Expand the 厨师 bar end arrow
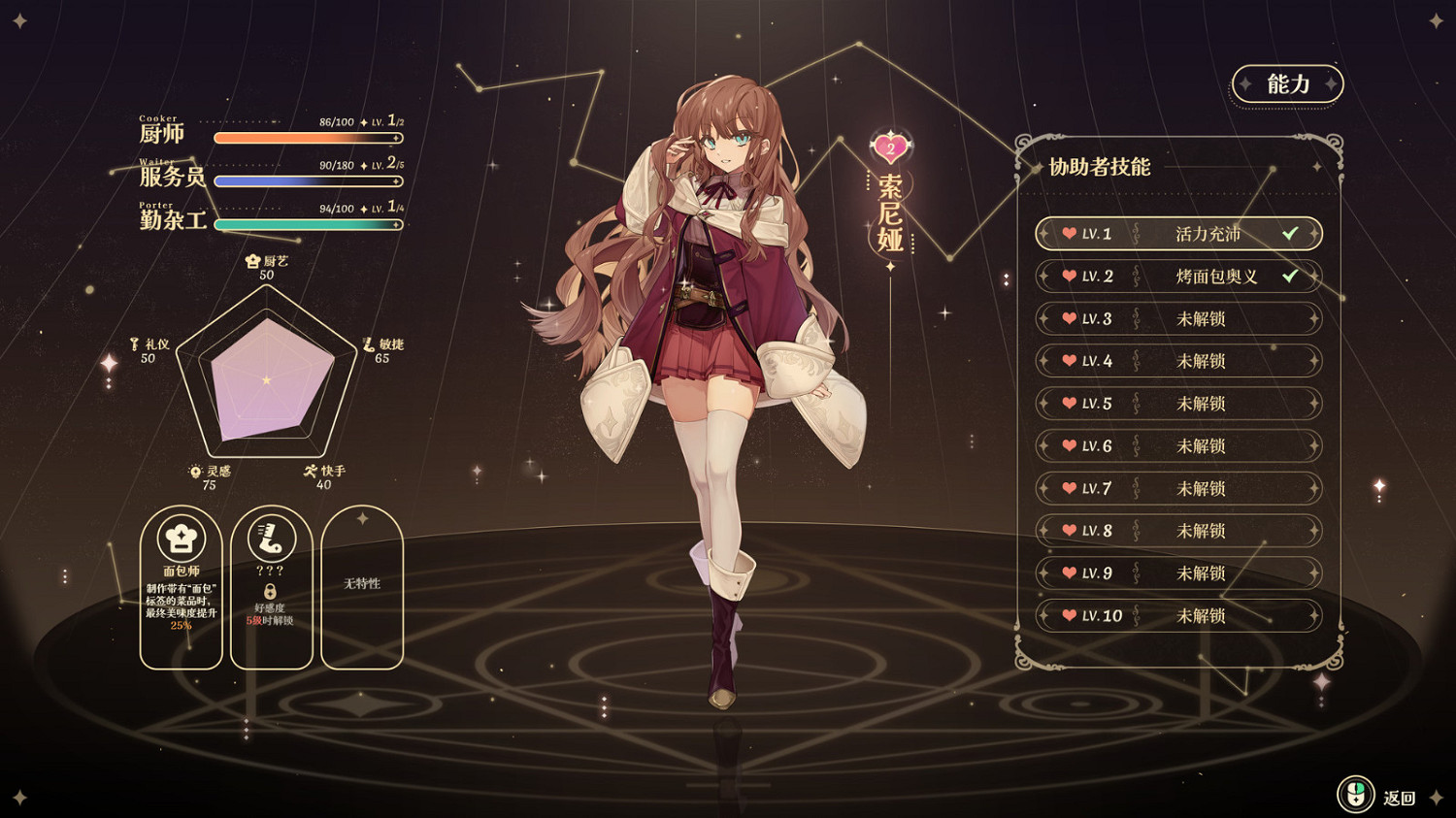 click(395, 138)
